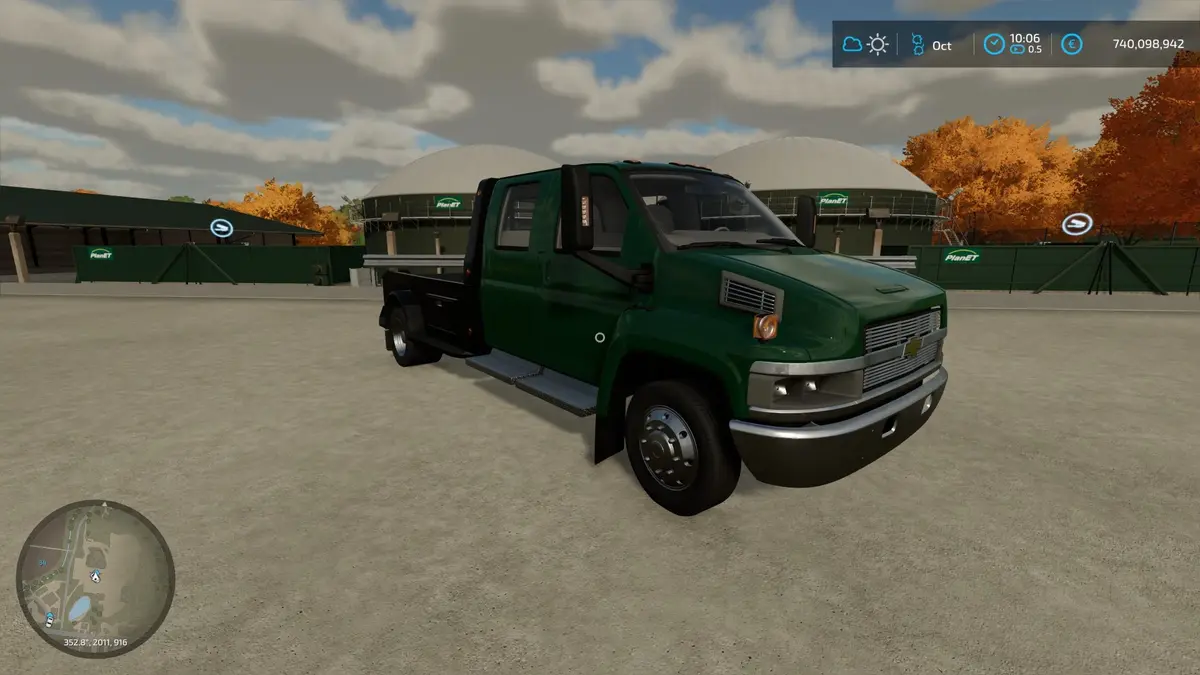Select the clock icon in the HUD bar
Screen dimensions: 1200x675
pos(993,44)
